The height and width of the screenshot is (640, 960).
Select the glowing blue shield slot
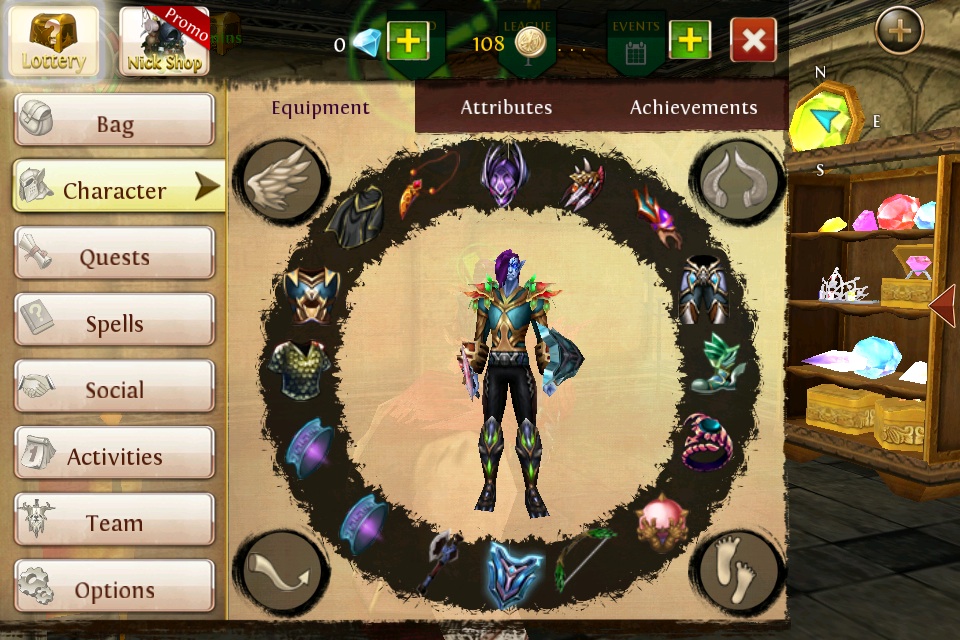(x=514, y=572)
